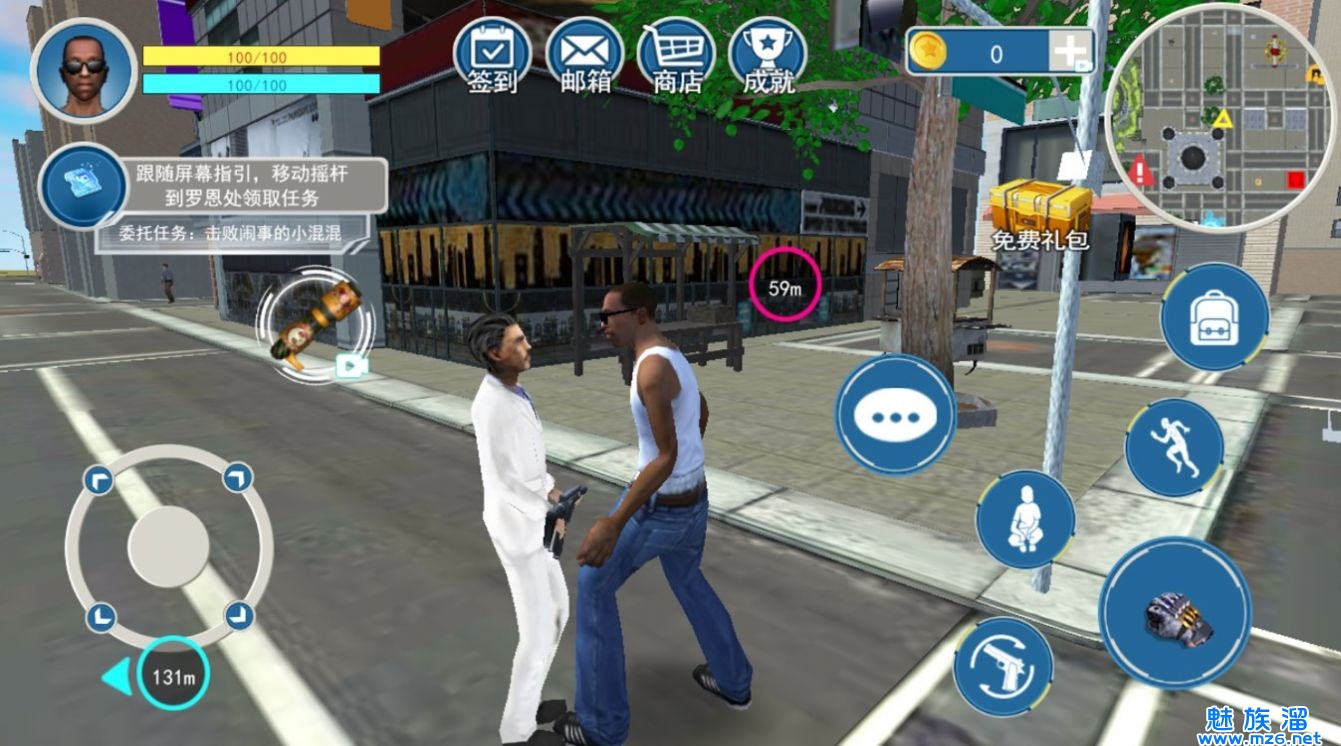Click the player portrait avatar
The width and height of the screenshot is (1341, 746).
(x=83, y=70)
